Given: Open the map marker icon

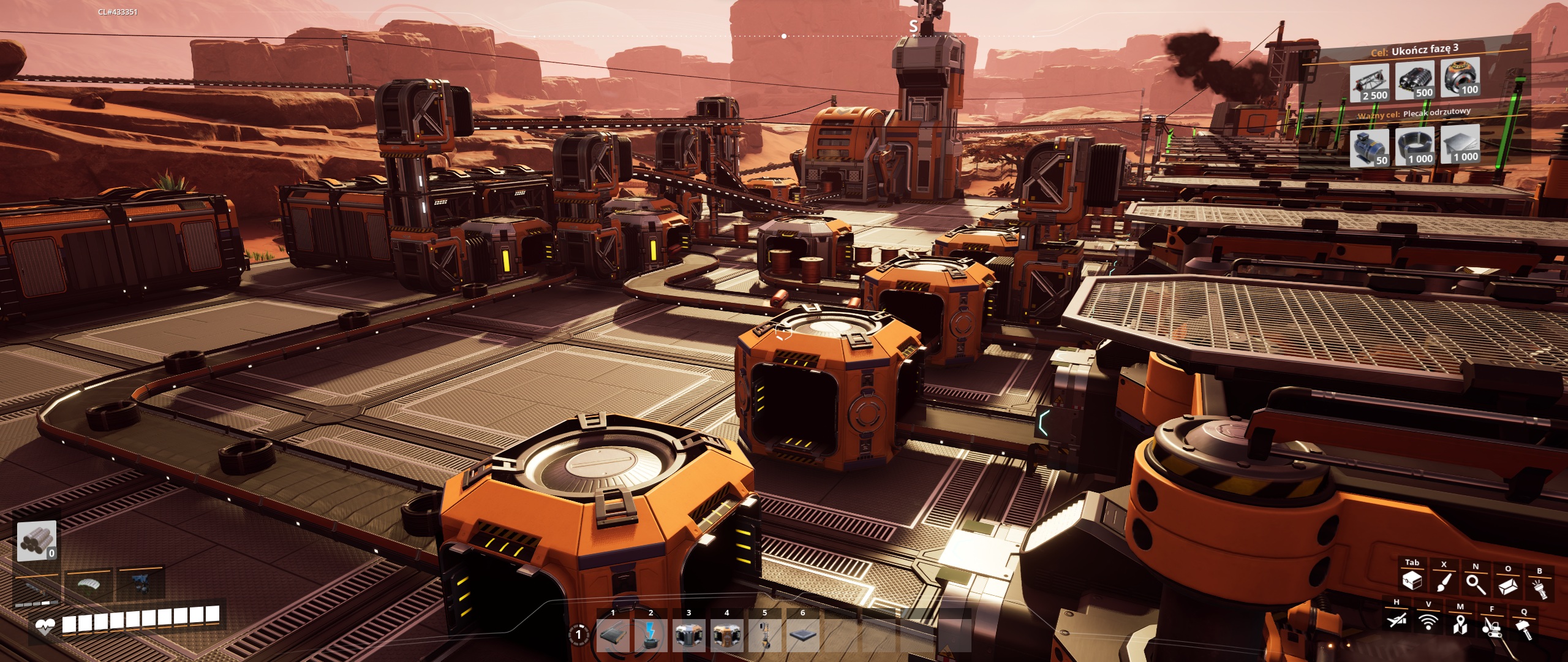Looking at the screenshot, I should click(x=1460, y=625).
